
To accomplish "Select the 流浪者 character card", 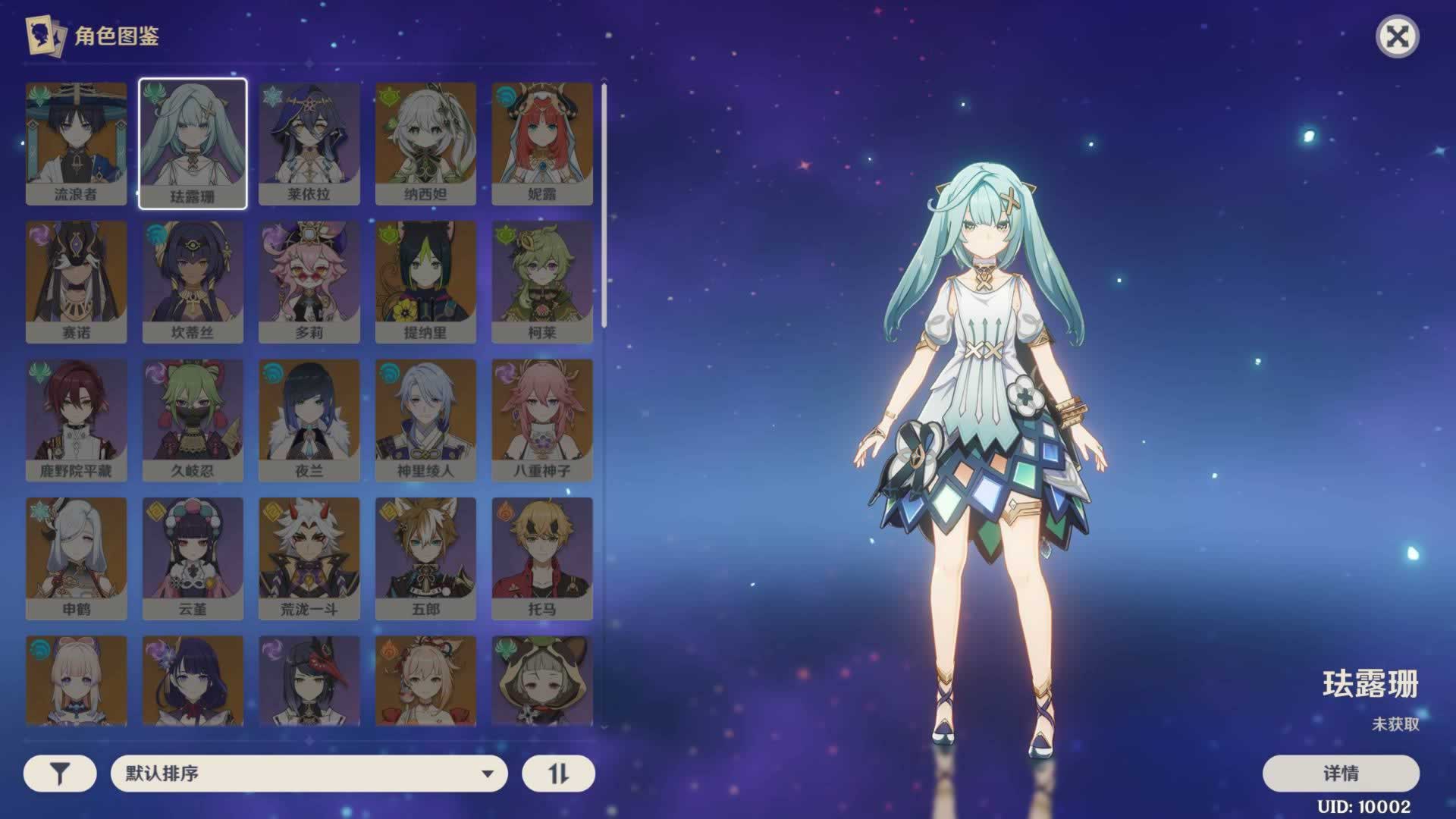I will (76, 143).
